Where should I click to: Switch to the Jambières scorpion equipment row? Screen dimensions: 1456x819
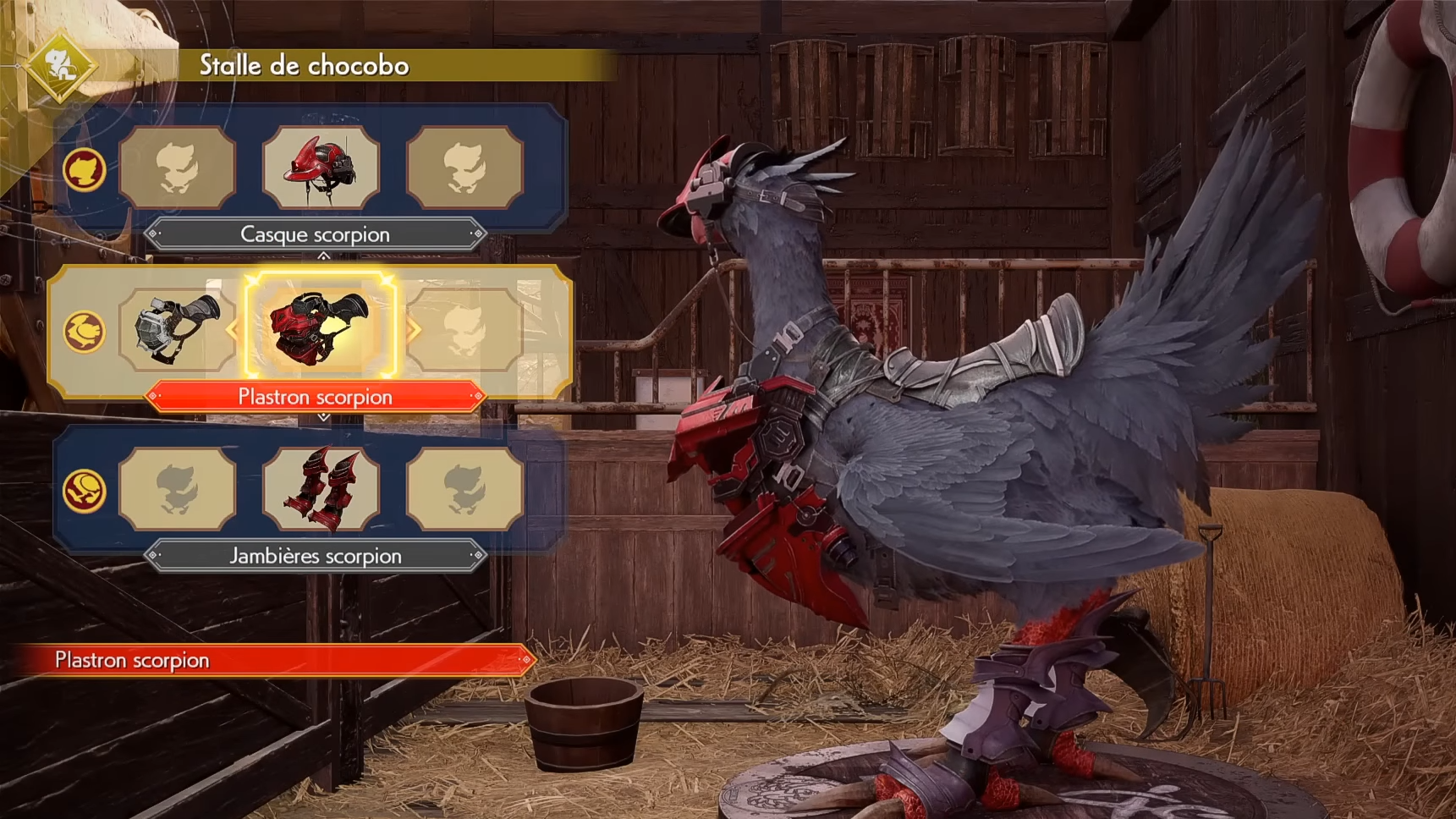pyautogui.click(x=315, y=556)
